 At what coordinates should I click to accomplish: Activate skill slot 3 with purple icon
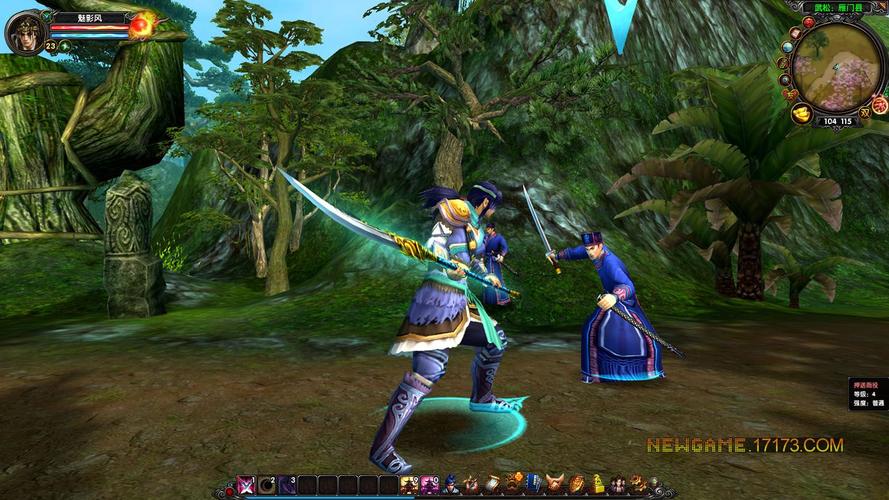point(287,486)
